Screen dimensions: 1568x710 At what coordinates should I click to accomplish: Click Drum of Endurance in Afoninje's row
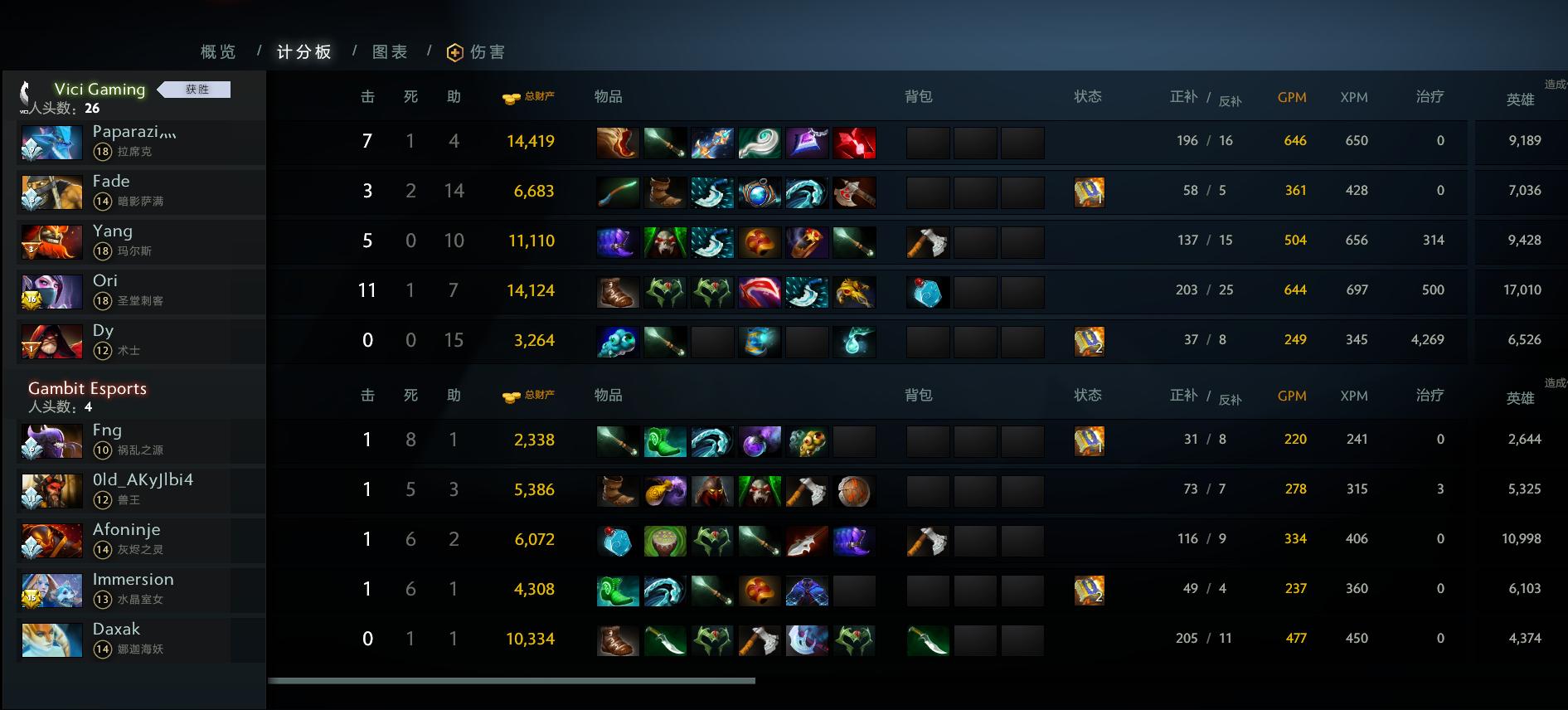click(x=664, y=539)
